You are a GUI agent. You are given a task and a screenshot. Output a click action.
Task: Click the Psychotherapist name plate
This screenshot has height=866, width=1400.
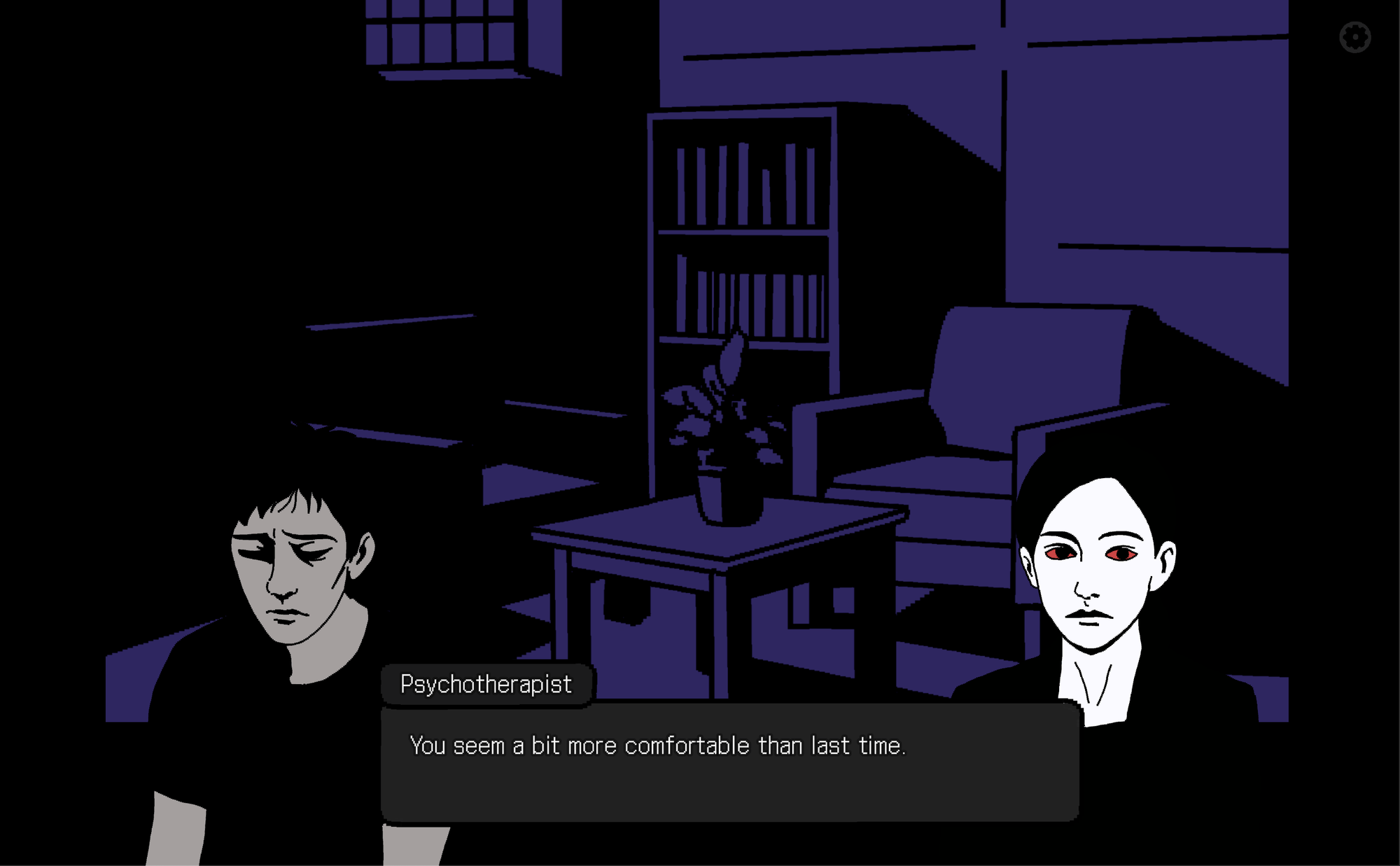point(486,683)
